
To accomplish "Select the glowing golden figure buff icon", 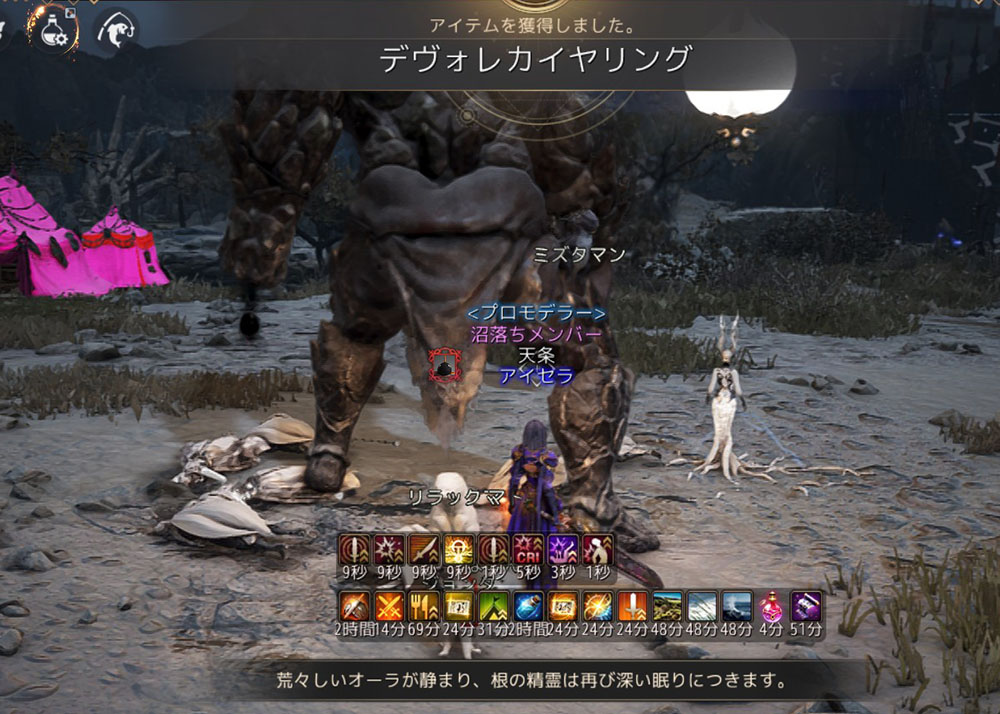I will (459, 551).
